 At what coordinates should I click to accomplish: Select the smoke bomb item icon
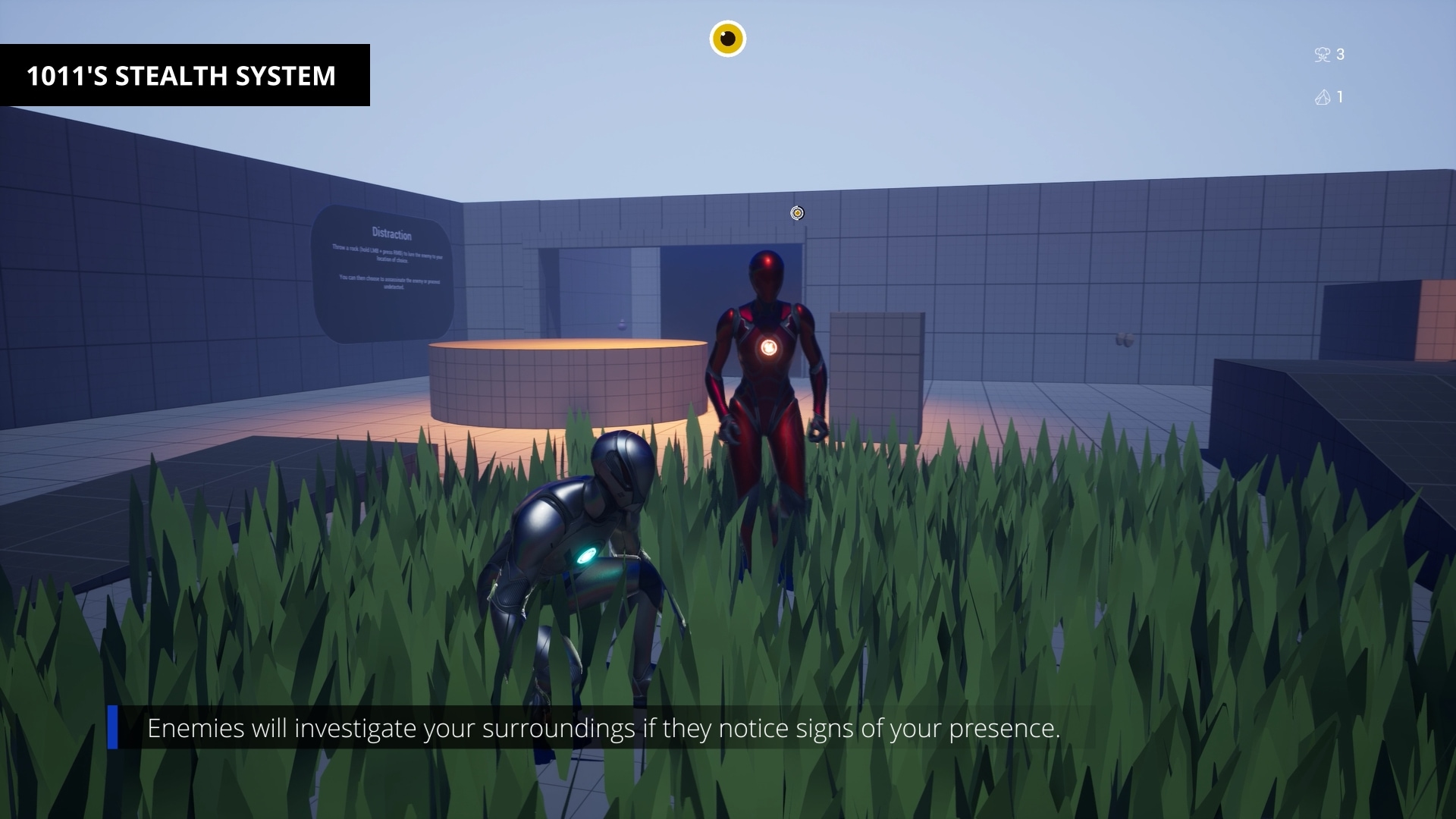pos(1322,55)
